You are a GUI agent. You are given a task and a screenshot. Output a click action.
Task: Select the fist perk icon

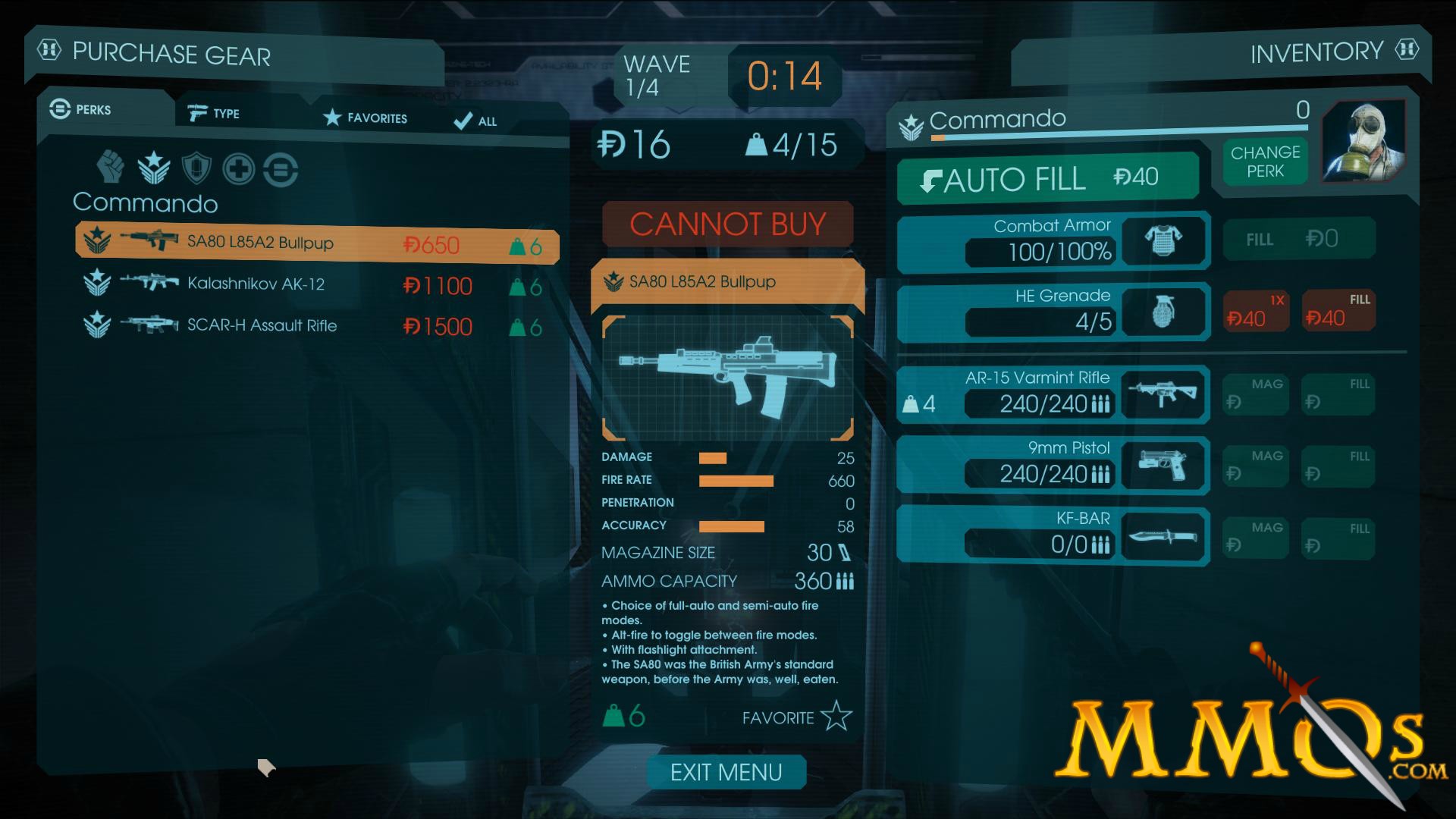(111, 167)
